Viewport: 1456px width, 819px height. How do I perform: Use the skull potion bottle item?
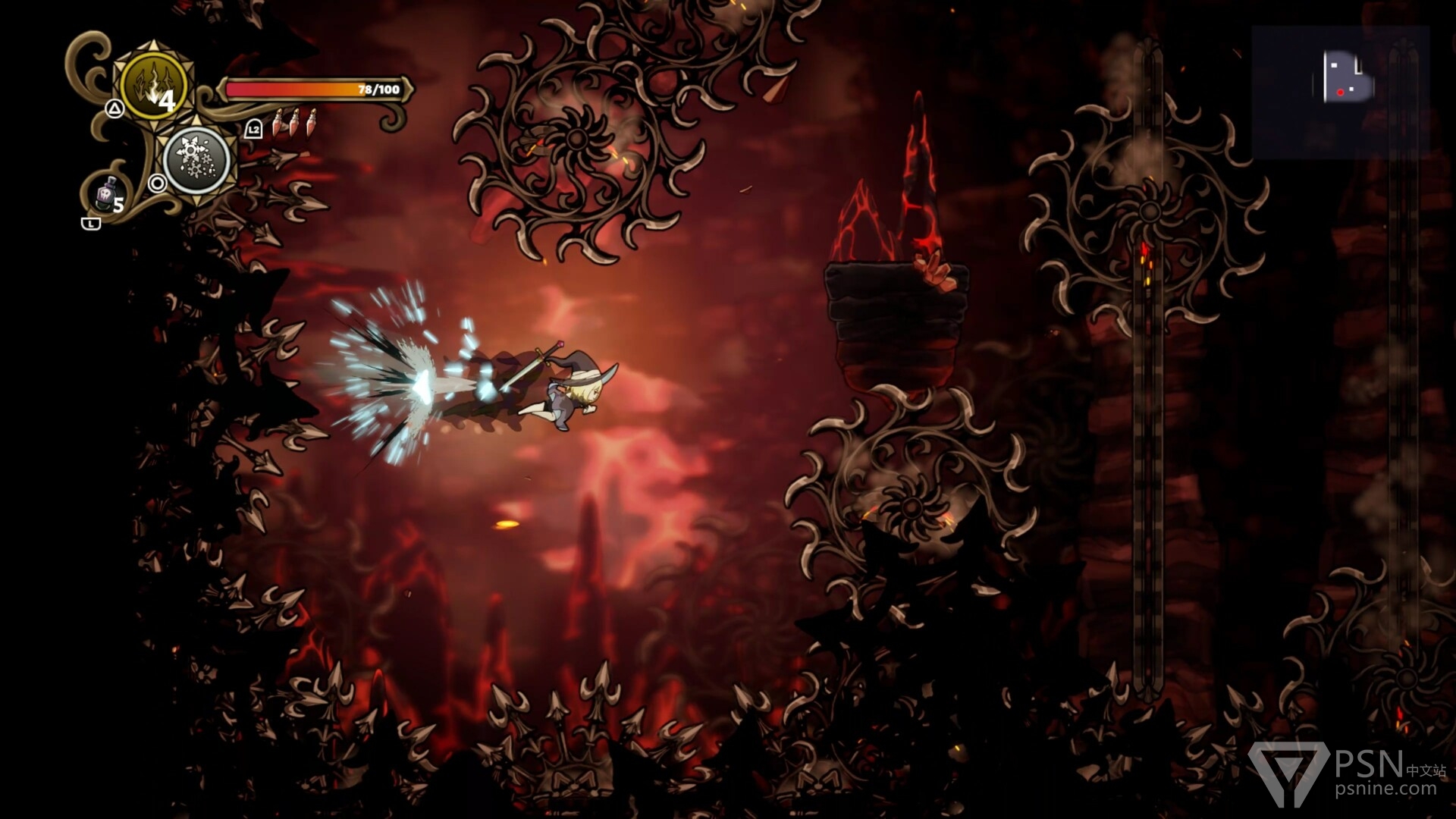click(108, 195)
